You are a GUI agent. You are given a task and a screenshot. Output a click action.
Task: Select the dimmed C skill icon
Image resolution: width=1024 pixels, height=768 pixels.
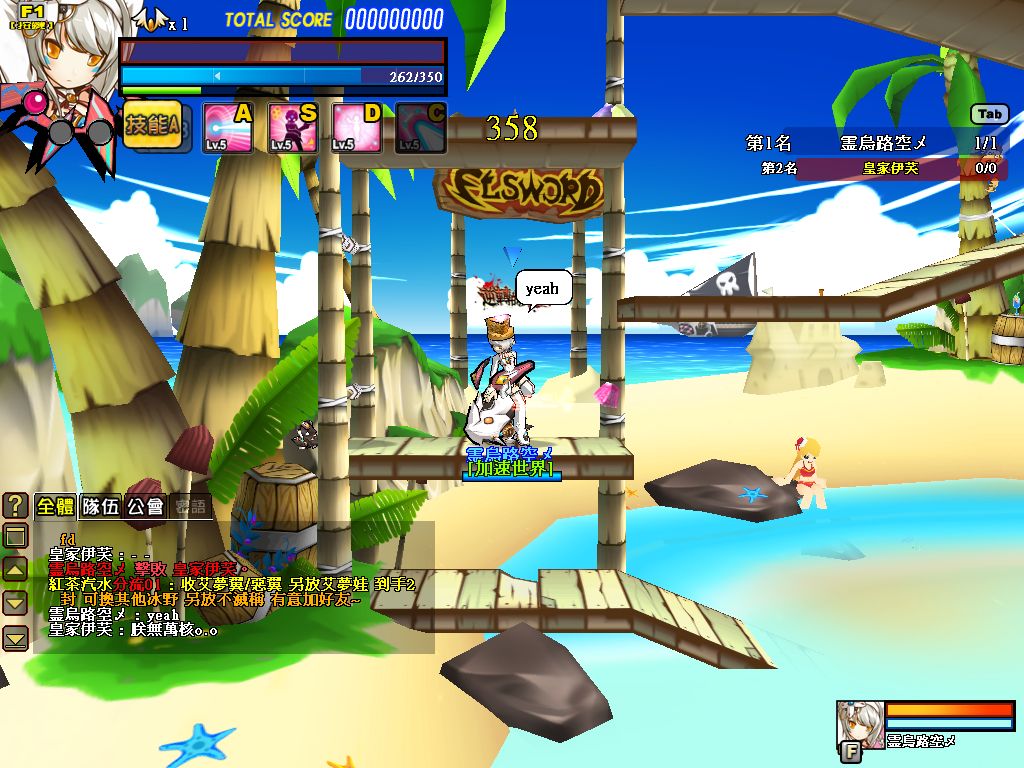coord(420,128)
